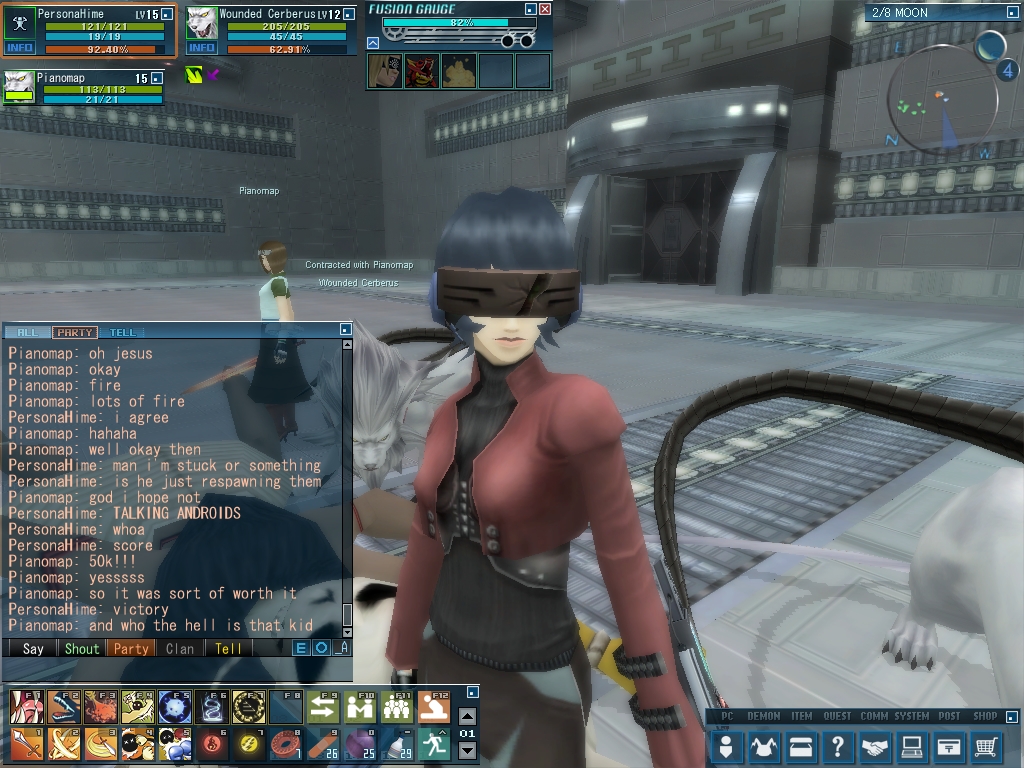Close the Fusion Gauge window
The image size is (1024, 768).
[545, 9]
